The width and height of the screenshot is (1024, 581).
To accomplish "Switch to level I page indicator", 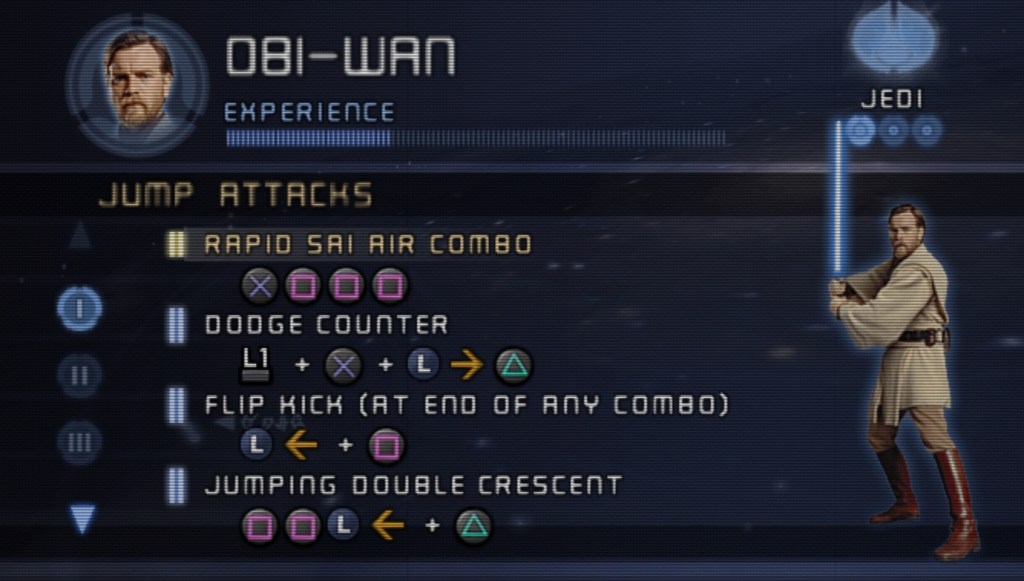I will (x=80, y=309).
